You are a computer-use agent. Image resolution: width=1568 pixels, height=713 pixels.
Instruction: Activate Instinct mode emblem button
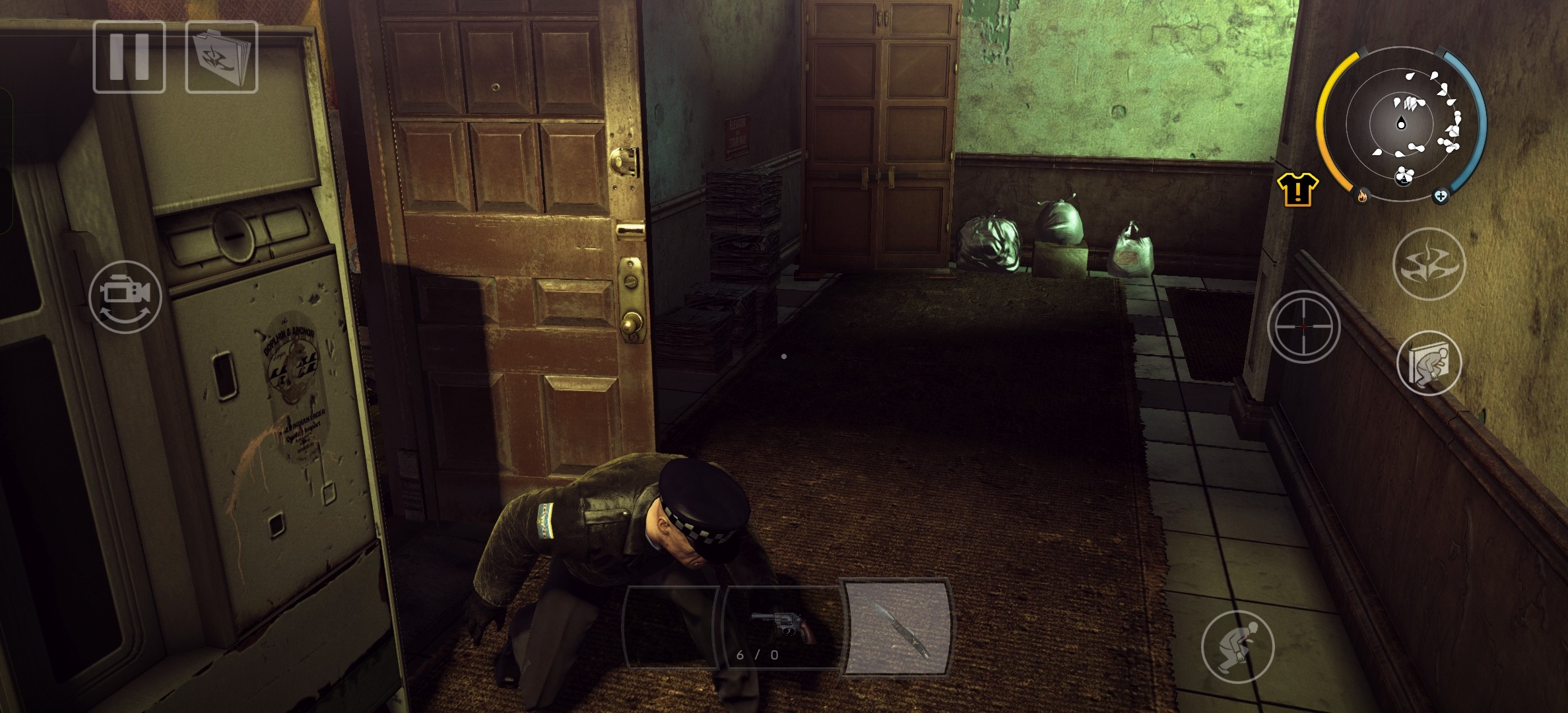pos(1429,264)
